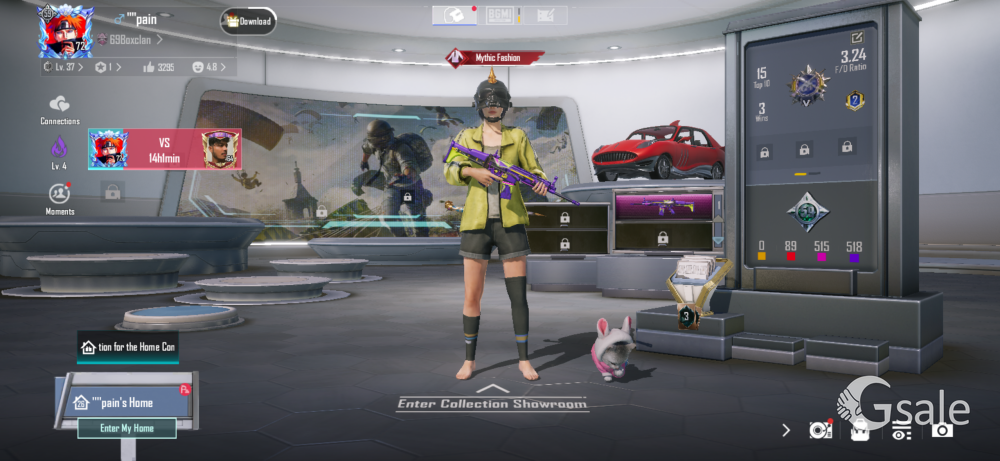1000x461 pixels.
Task: Enter Collection Showroom
Action: (492, 402)
